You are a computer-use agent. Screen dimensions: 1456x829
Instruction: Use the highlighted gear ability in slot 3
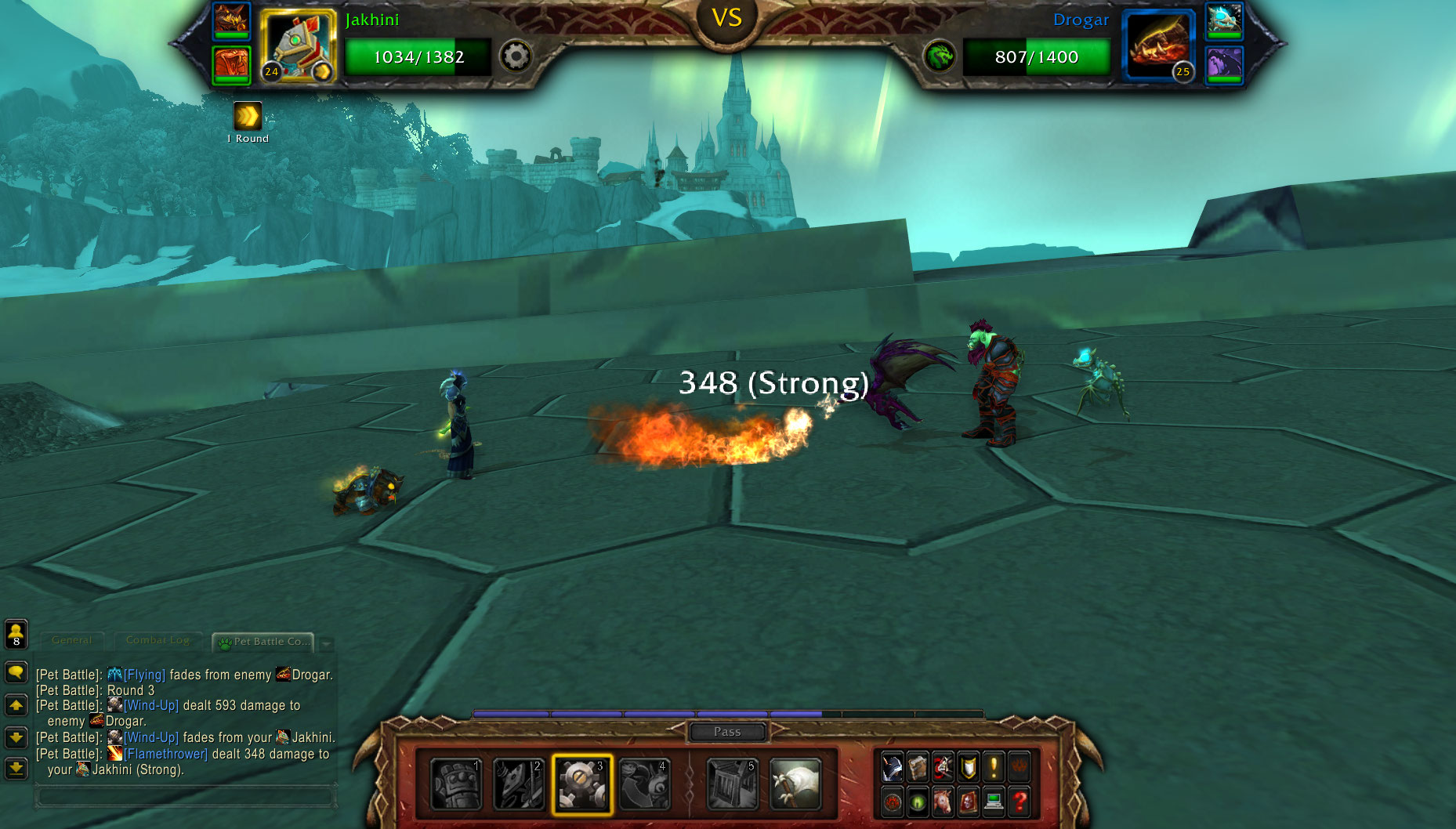pyautogui.click(x=581, y=784)
